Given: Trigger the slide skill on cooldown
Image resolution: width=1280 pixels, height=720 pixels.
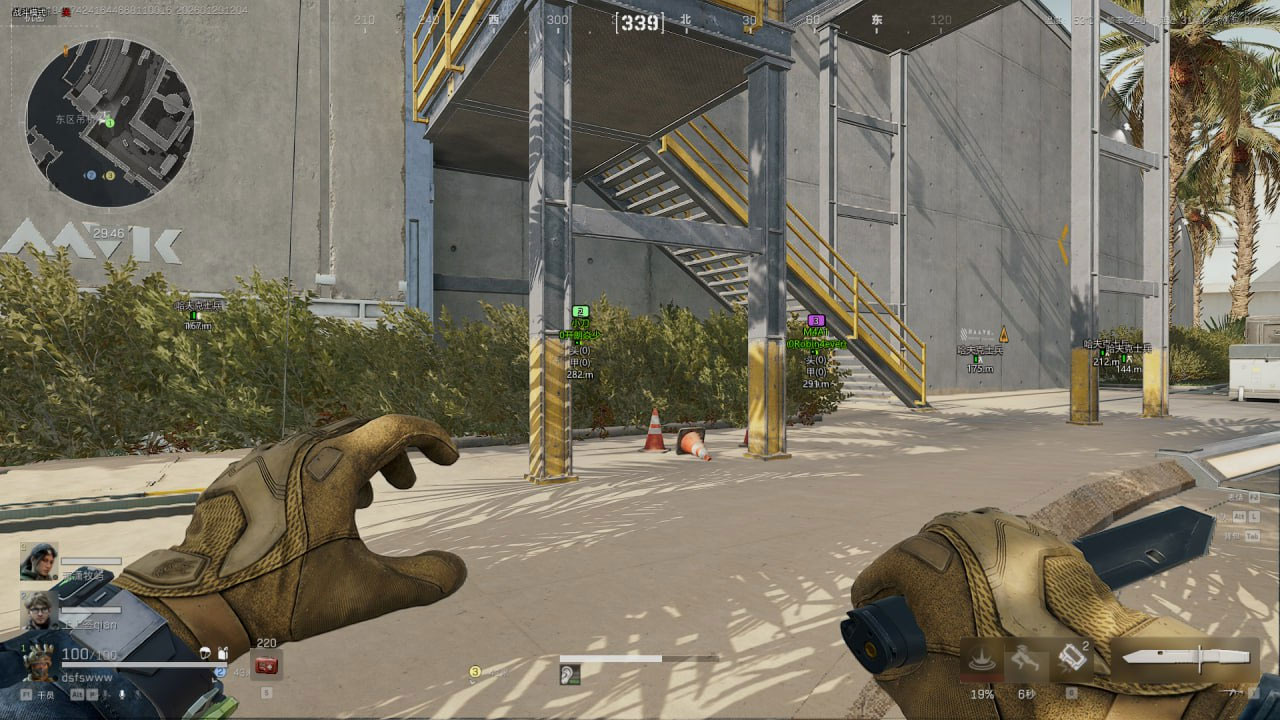Looking at the screenshot, I should [x=1026, y=658].
